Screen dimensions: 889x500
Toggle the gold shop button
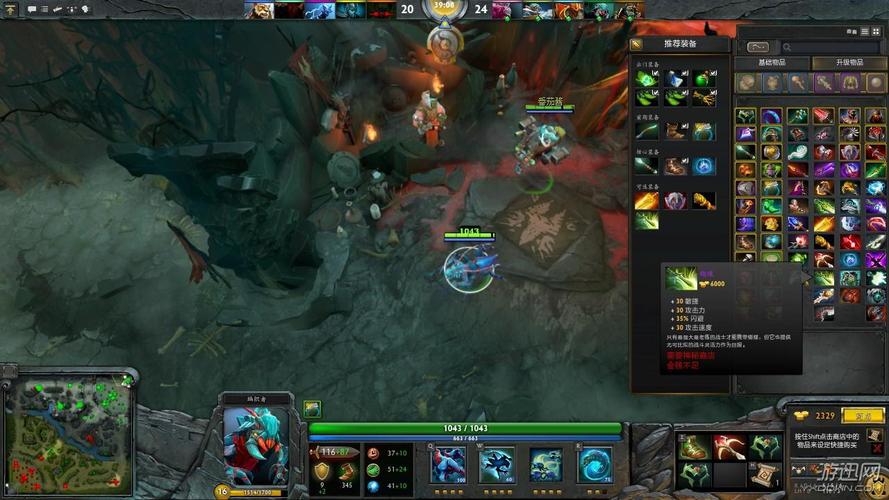tap(857, 415)
